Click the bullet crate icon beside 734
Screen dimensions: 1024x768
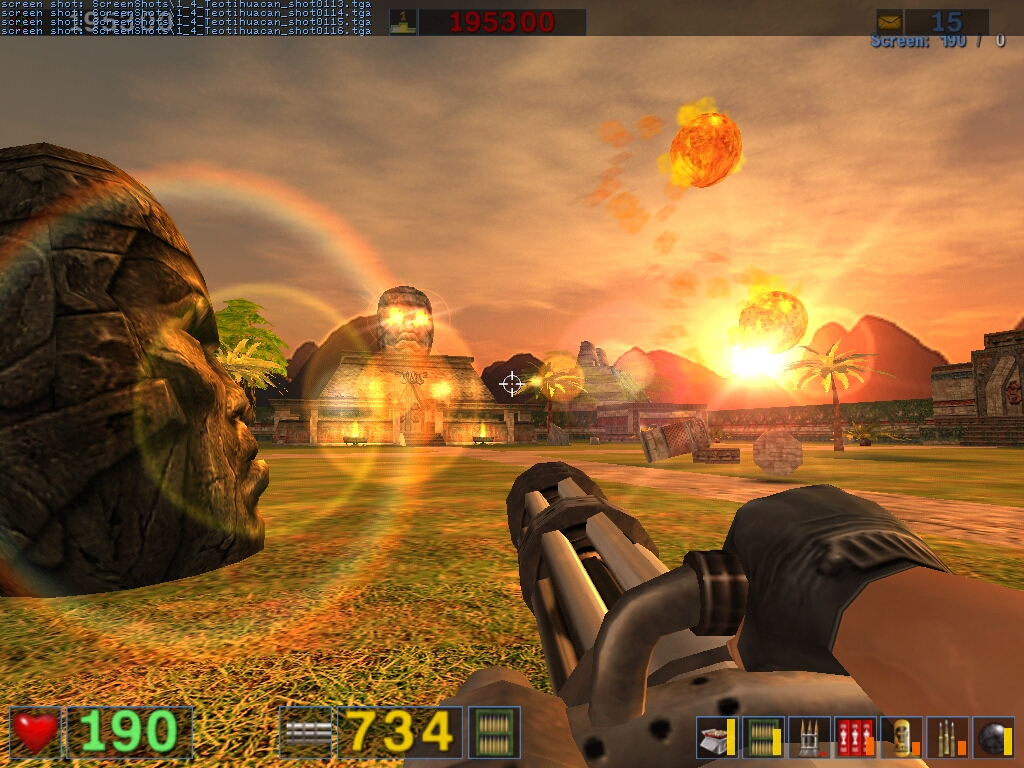coord(494,732)
